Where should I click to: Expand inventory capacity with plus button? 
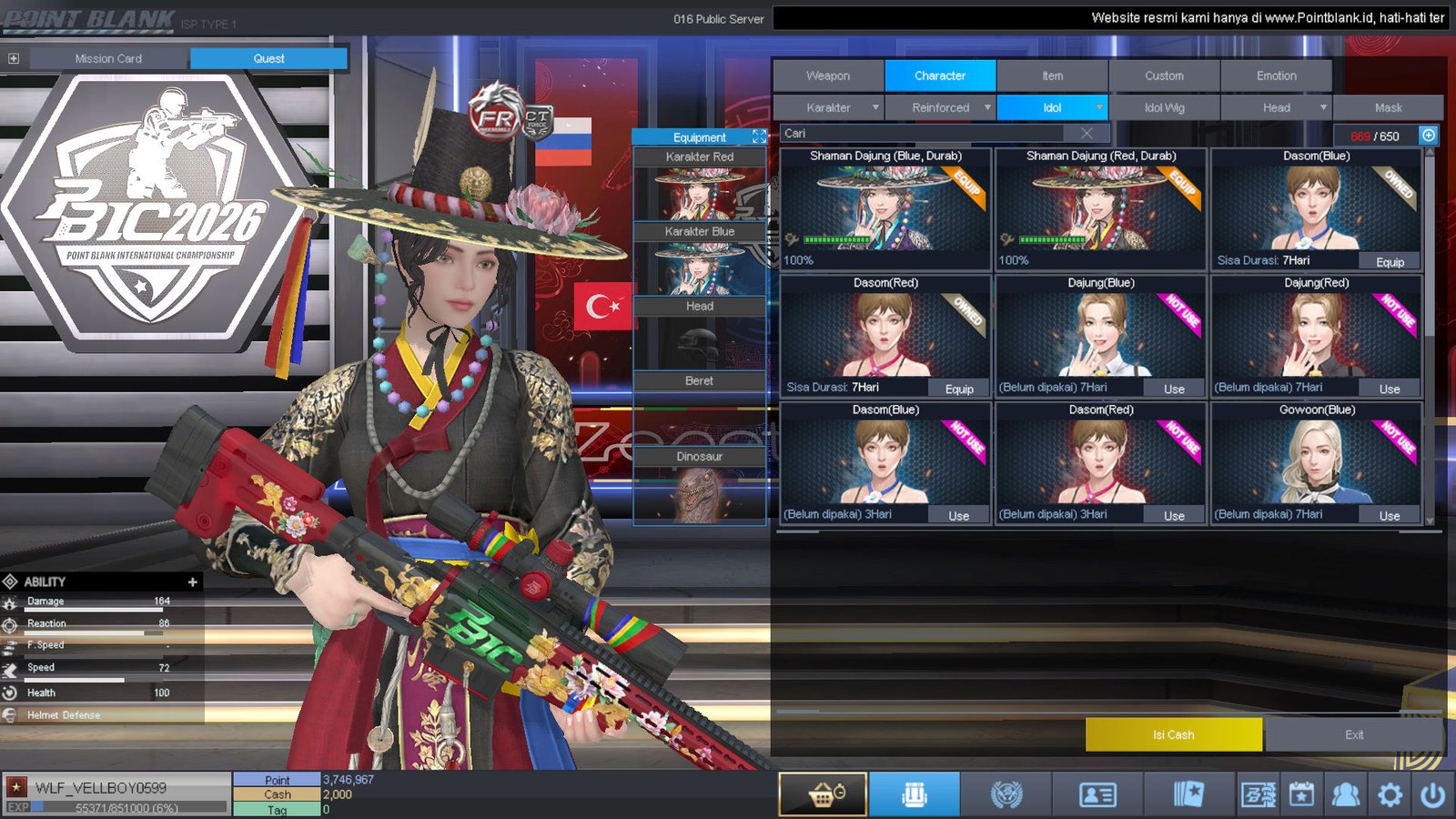pyautogui.click(x=1429, y=136)
